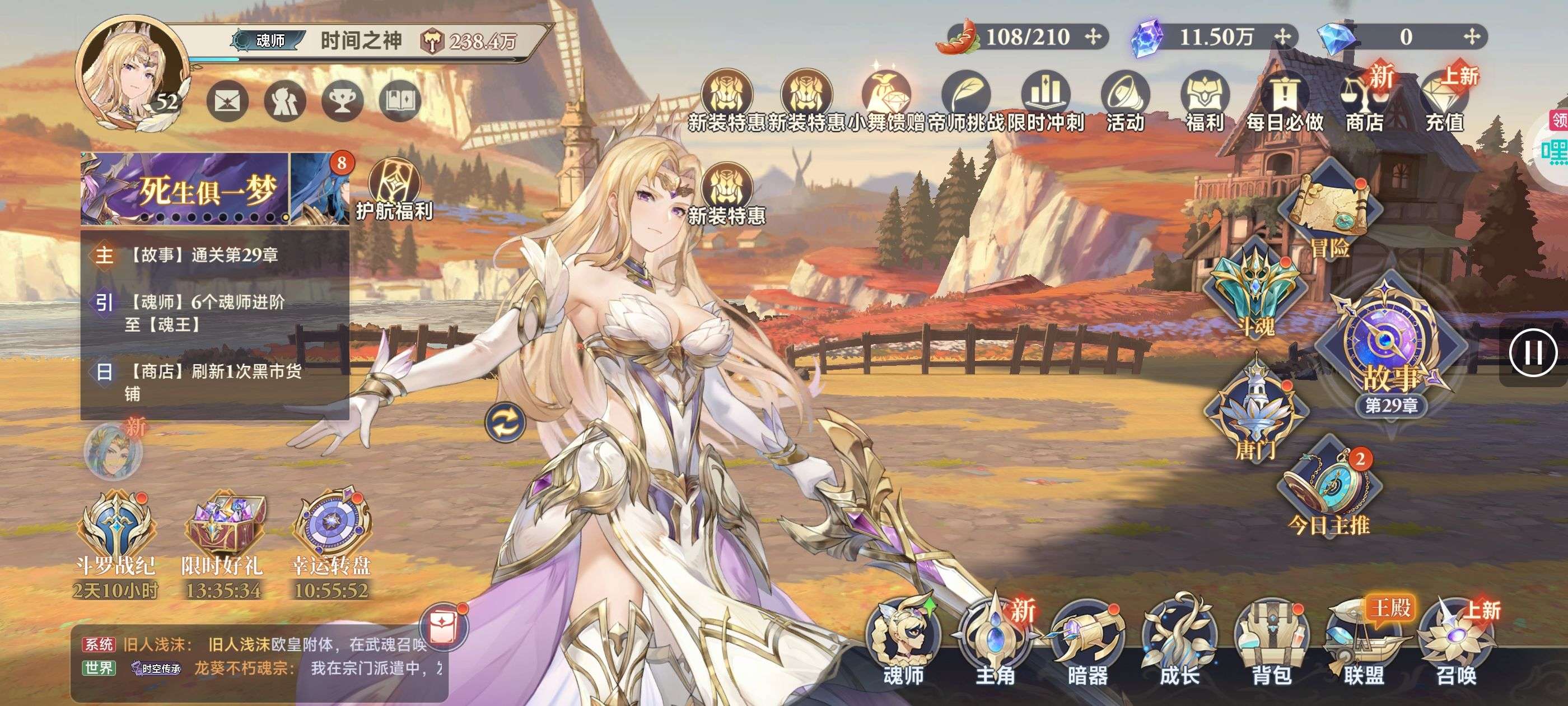Swap the displayed character with rotate button
Image resolution: width=1568 pixels, height=706 pixels.
tap(505, 422)
